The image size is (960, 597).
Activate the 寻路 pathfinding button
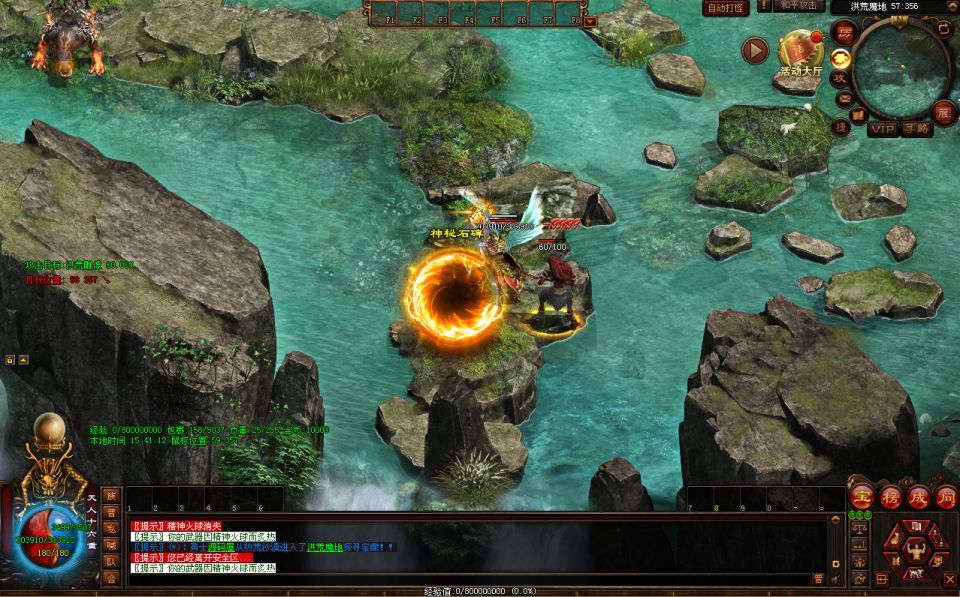(x=916, y=129)
